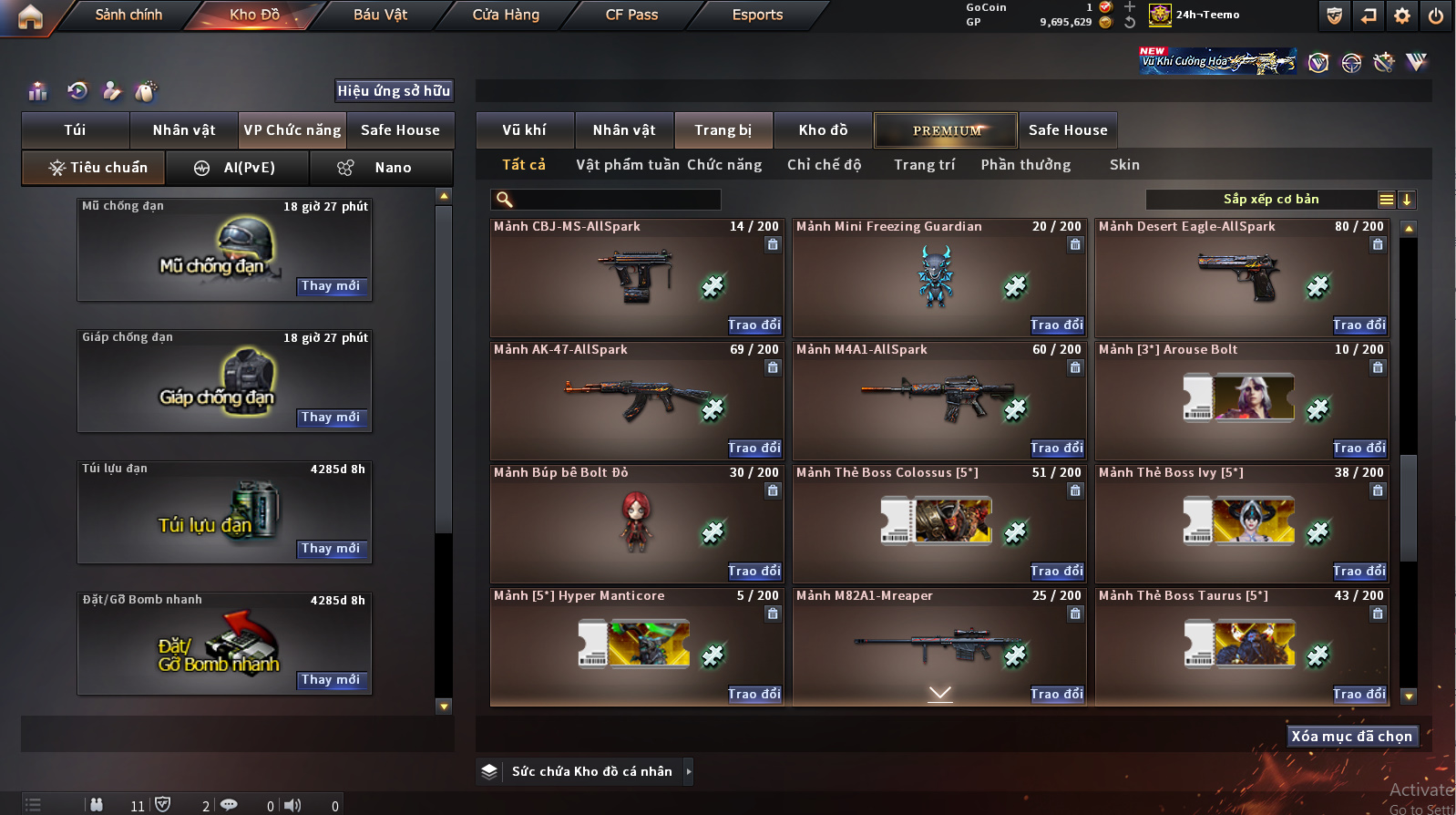
Task: Open the Esports menu
Action: point(757,15)
